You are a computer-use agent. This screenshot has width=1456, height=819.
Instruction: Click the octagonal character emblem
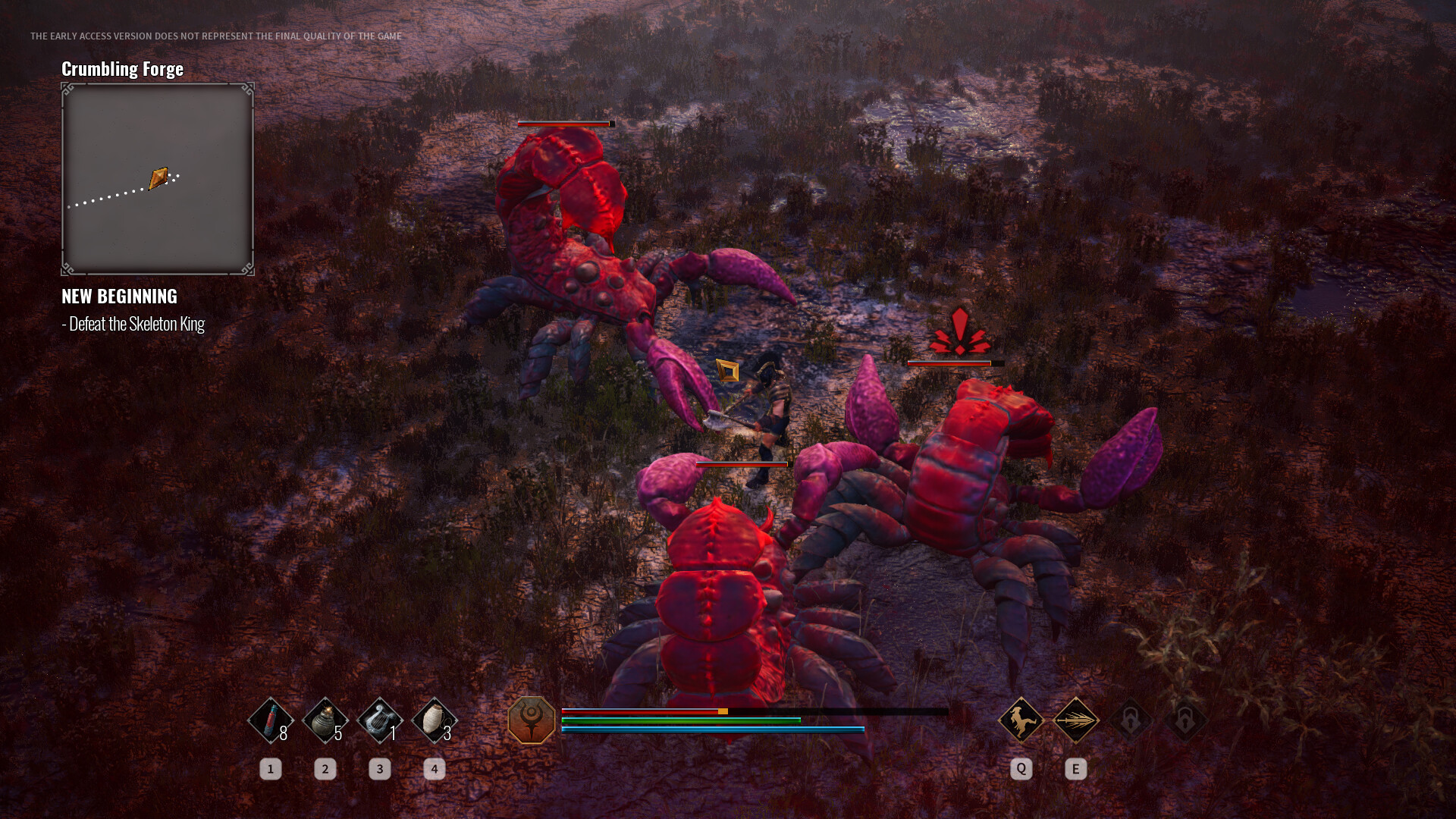click(532, 720)
